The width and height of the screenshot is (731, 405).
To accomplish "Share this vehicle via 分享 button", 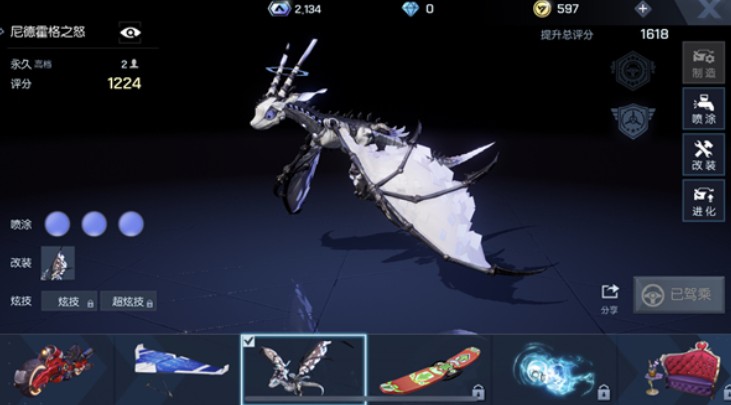I will [610, 297].
